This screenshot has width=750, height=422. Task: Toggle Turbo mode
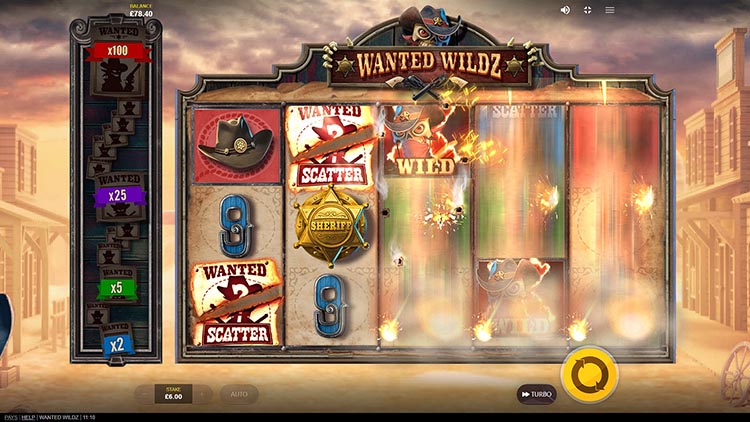(x=536, y=394)
